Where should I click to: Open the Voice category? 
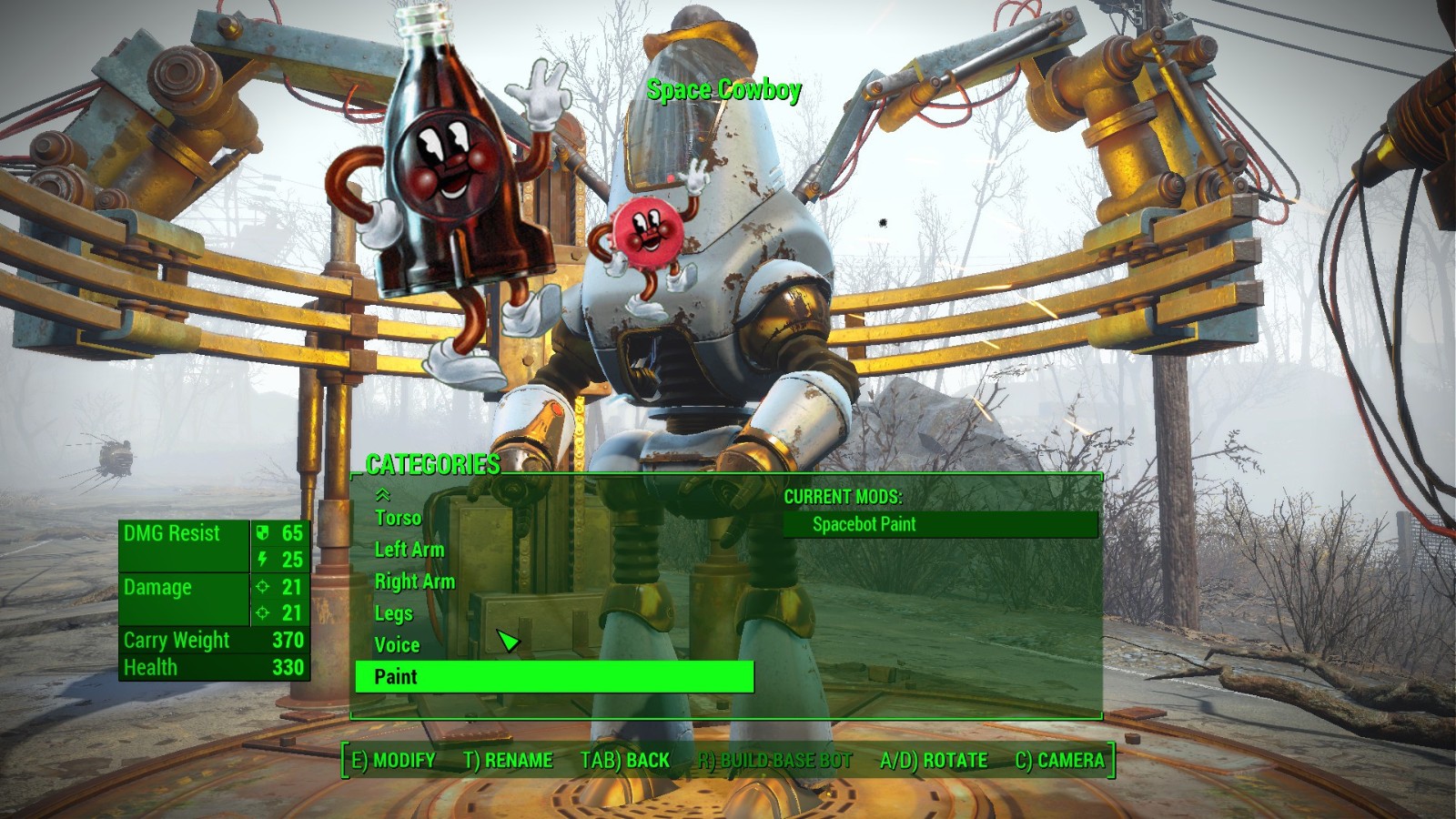tap(398, 645)
